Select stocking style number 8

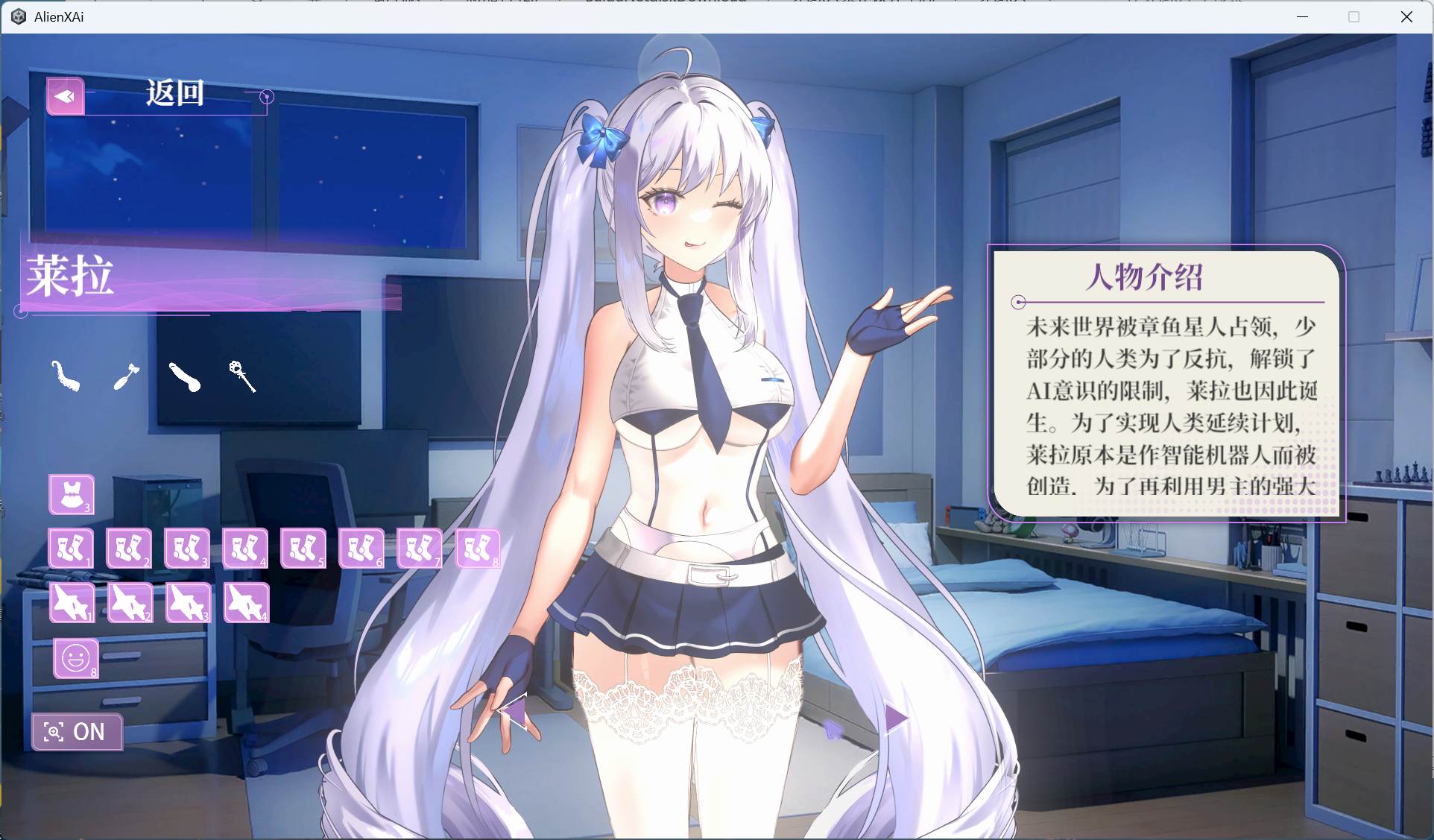(x=478, y=548)
